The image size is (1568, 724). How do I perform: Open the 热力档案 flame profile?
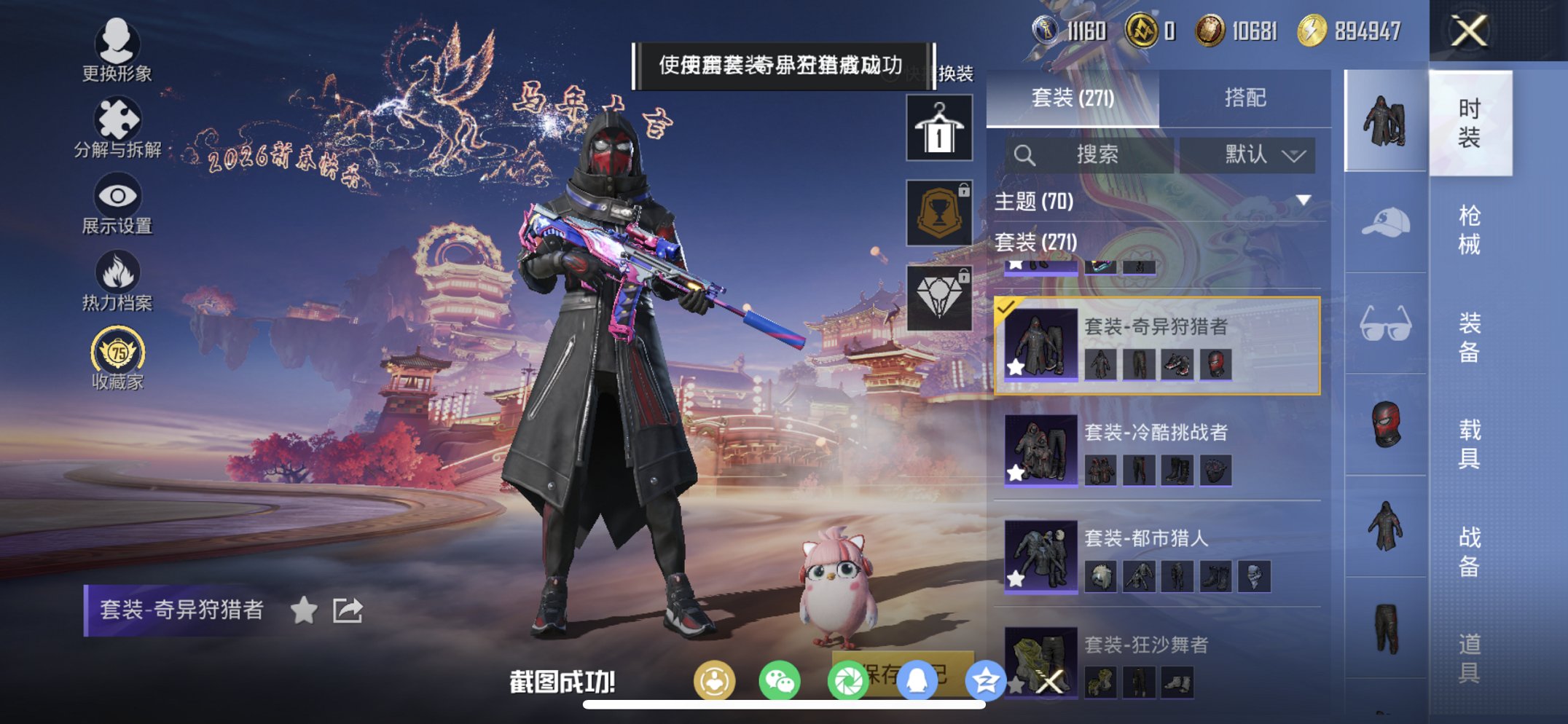pos(117,283)
